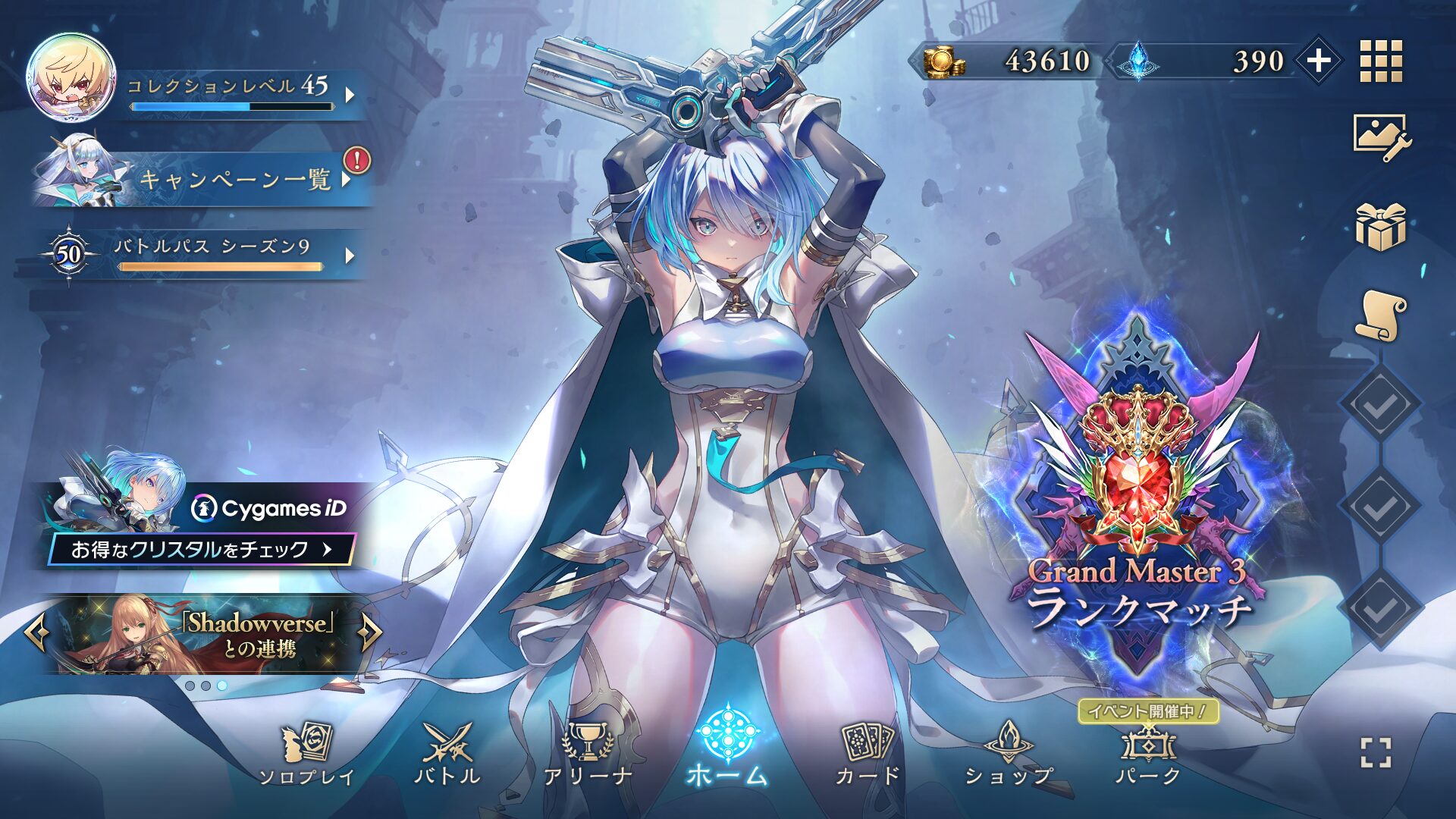Open the scroll missions icon
The width and height of the screenshot is (1456, 819).
tap(1381, 315)
